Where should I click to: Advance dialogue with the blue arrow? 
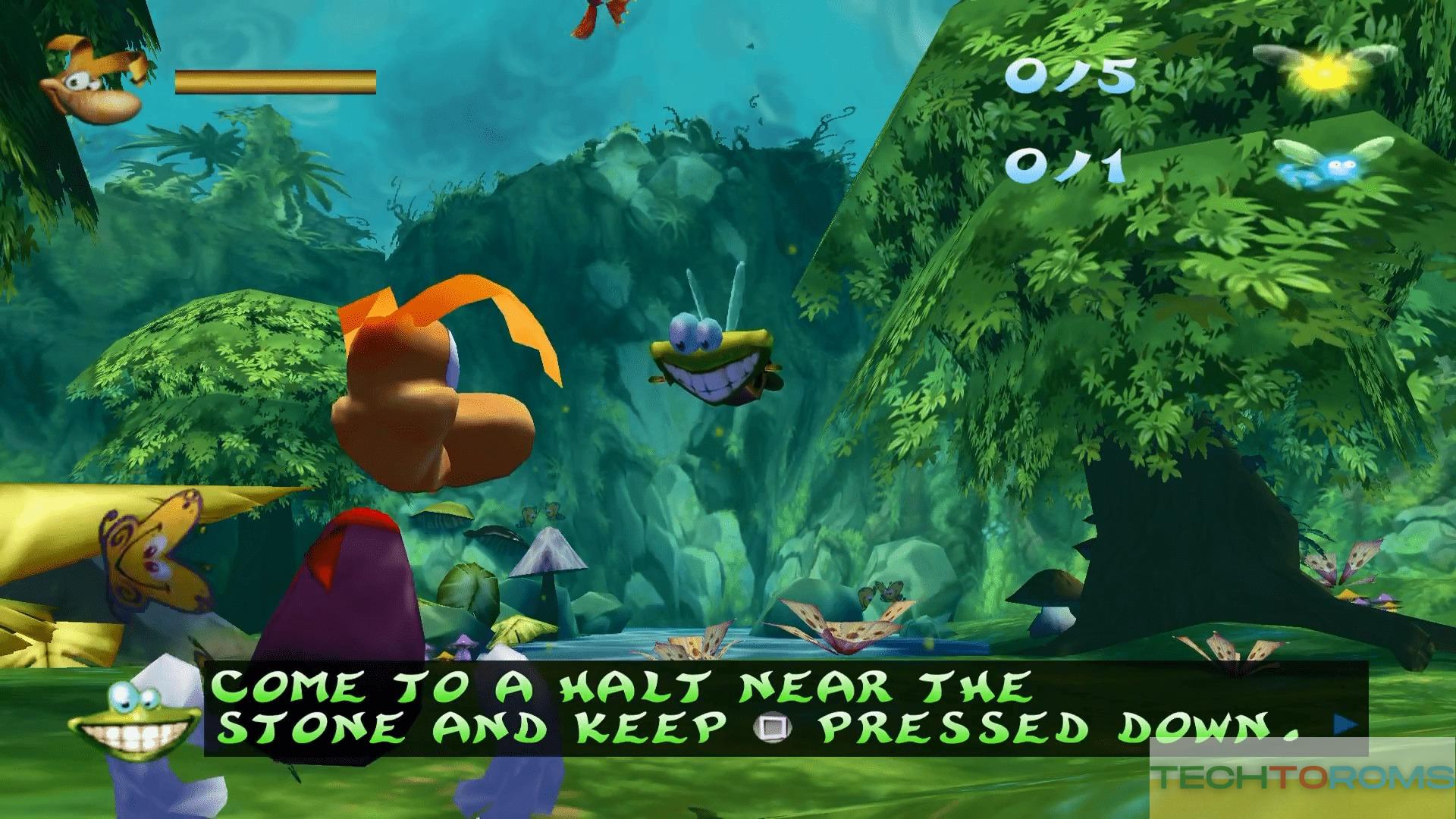point(1345,725)
